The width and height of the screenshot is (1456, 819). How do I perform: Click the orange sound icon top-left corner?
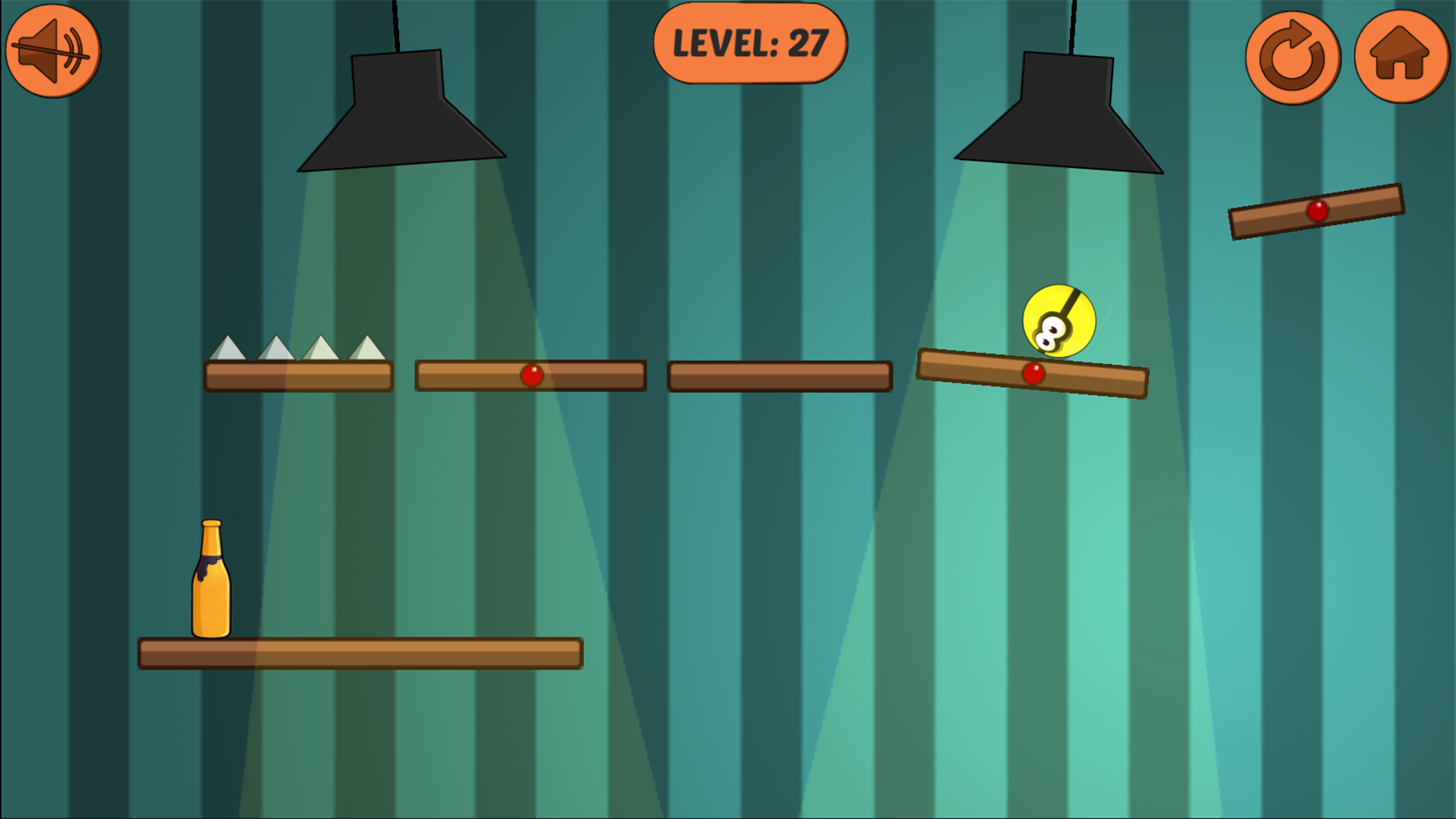pyautogui.click(x=52, y=49)
